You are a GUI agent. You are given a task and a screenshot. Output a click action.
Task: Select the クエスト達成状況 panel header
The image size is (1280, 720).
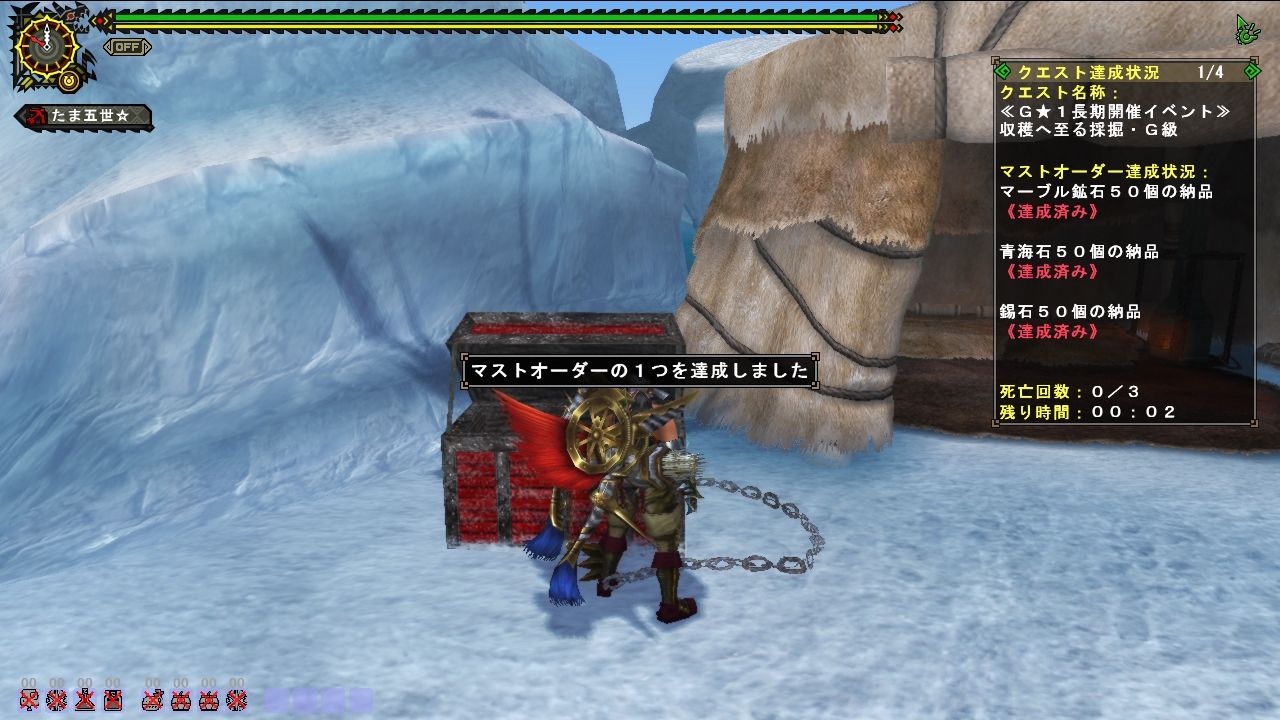click(x=1090, y=70)
